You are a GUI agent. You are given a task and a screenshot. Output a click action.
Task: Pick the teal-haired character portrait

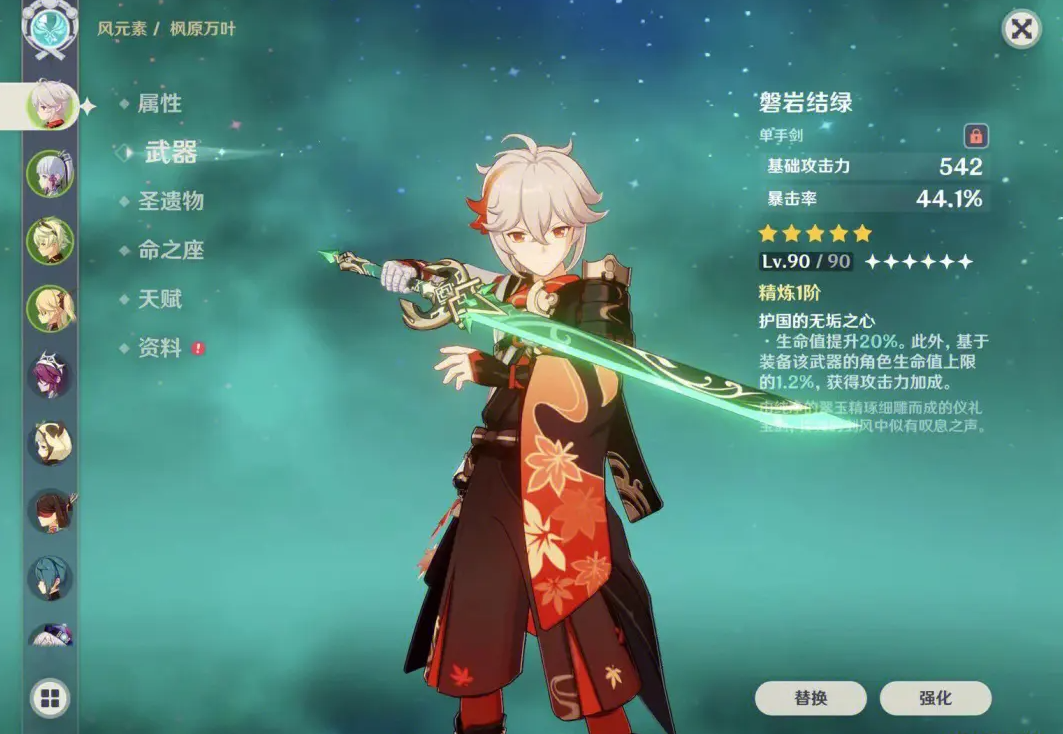point(50,578)
